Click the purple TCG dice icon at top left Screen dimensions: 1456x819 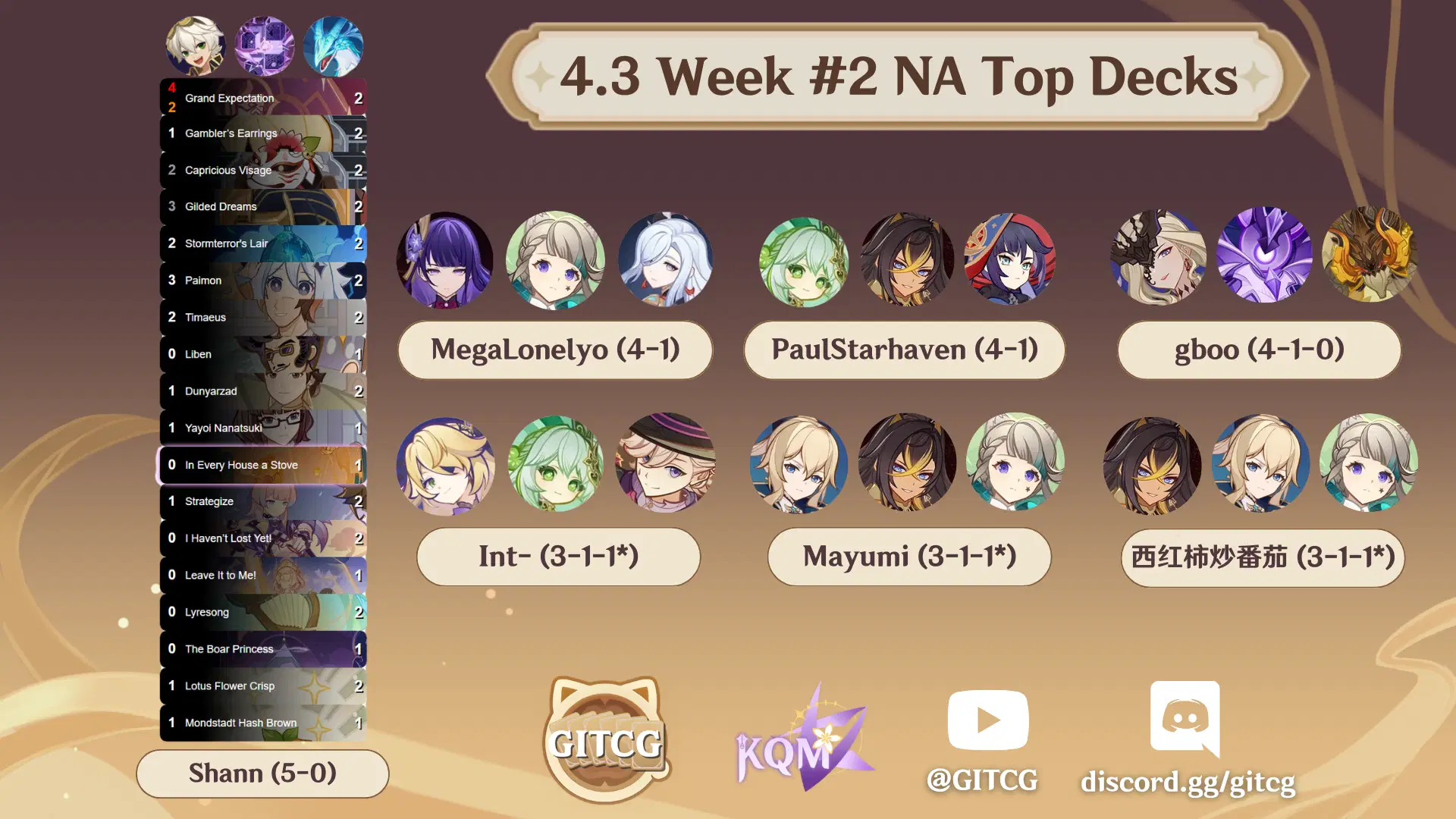tap(265, 46)
